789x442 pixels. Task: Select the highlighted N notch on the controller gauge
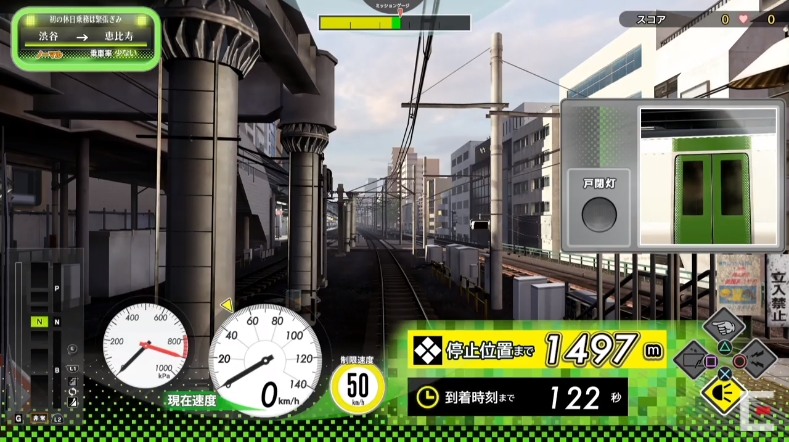pyautogui.click(x=39, y=321)
